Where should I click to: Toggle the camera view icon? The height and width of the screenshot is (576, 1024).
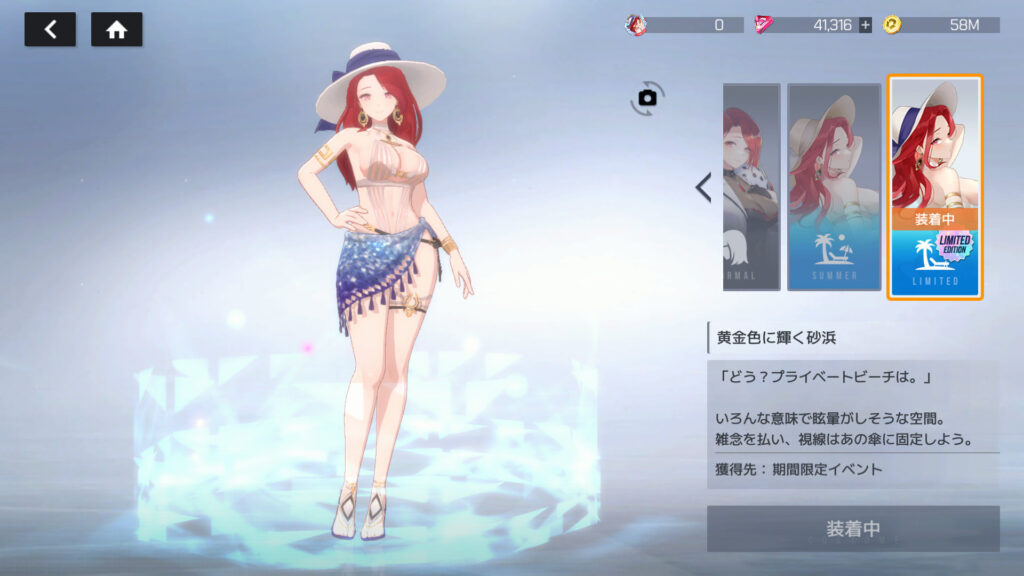647,97
